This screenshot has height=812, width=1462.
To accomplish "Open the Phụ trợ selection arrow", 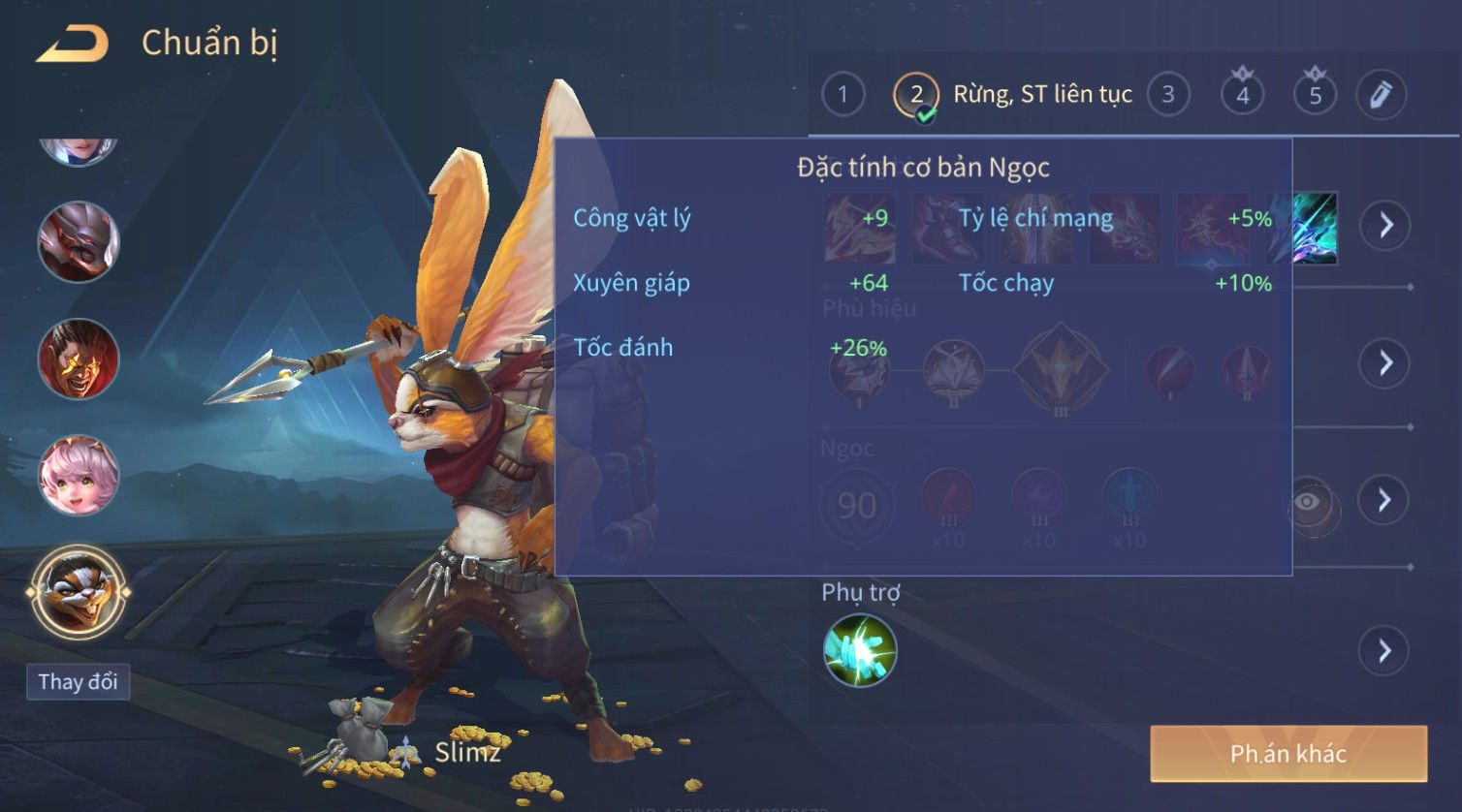I will (x=1385, y=650).
